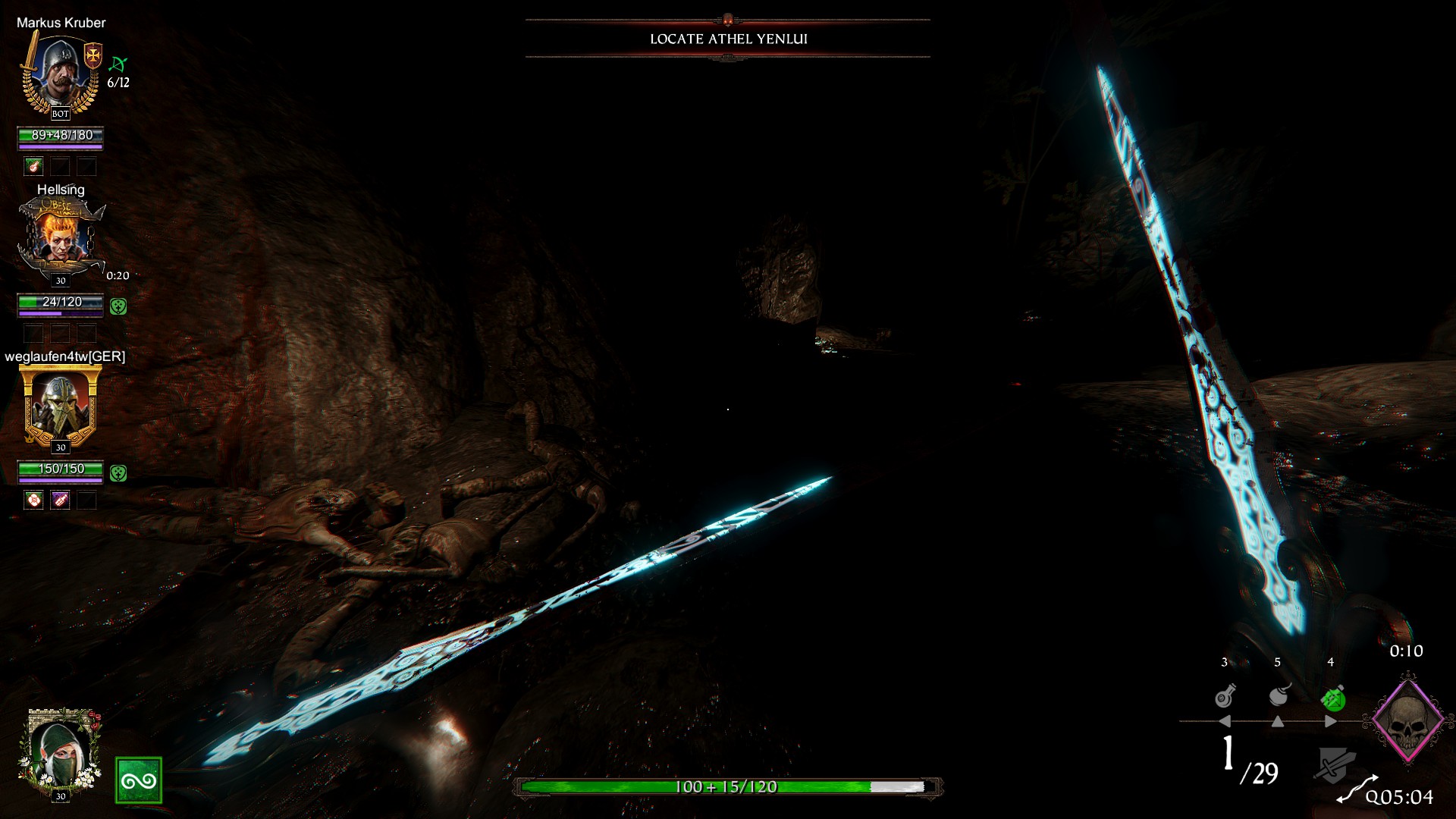Activate the green swirl buff icon

pyautogui.click(x=138, y=780)
